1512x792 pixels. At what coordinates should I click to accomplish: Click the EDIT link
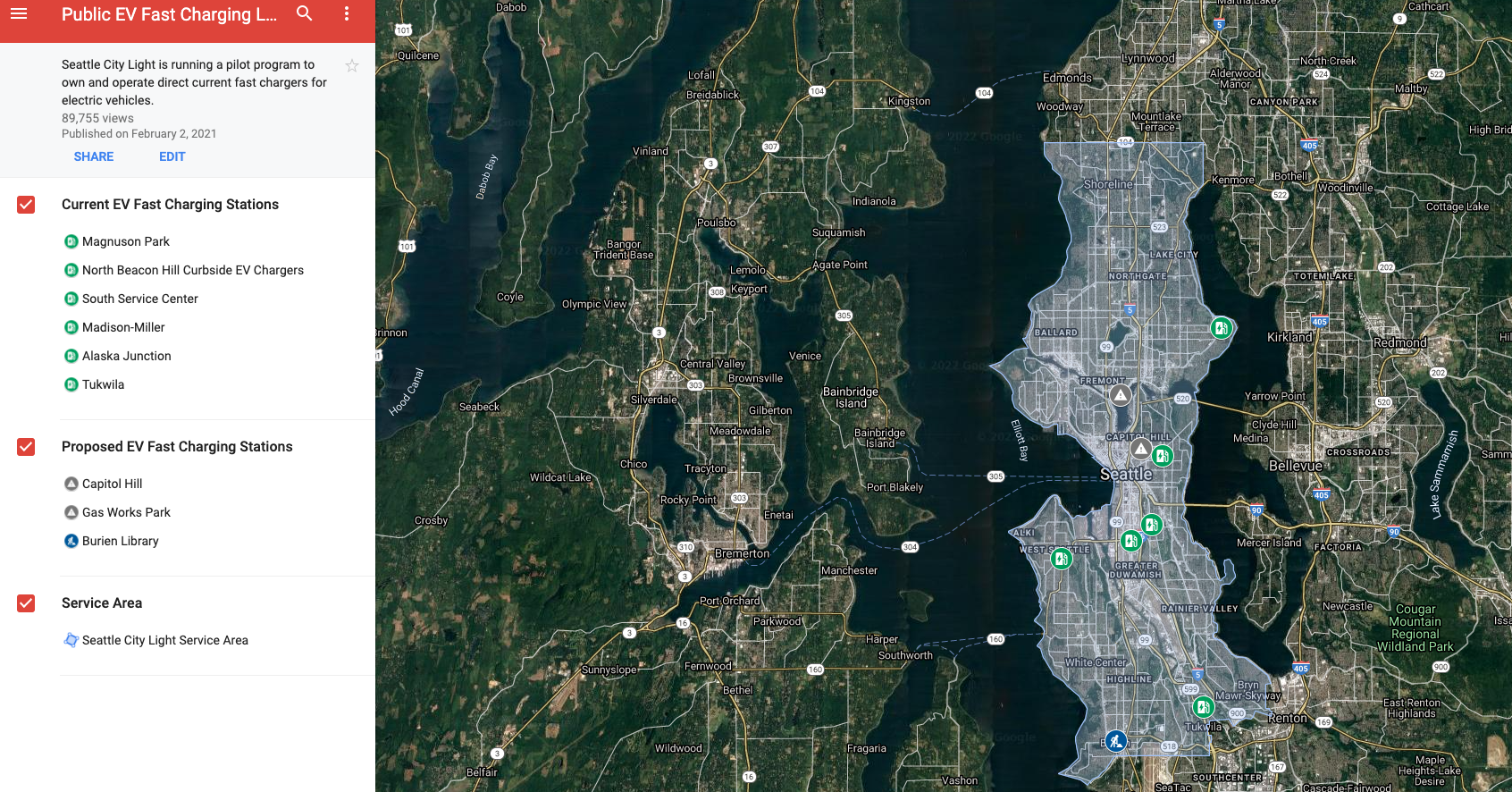pyautogui.click(x=172, y=156)
